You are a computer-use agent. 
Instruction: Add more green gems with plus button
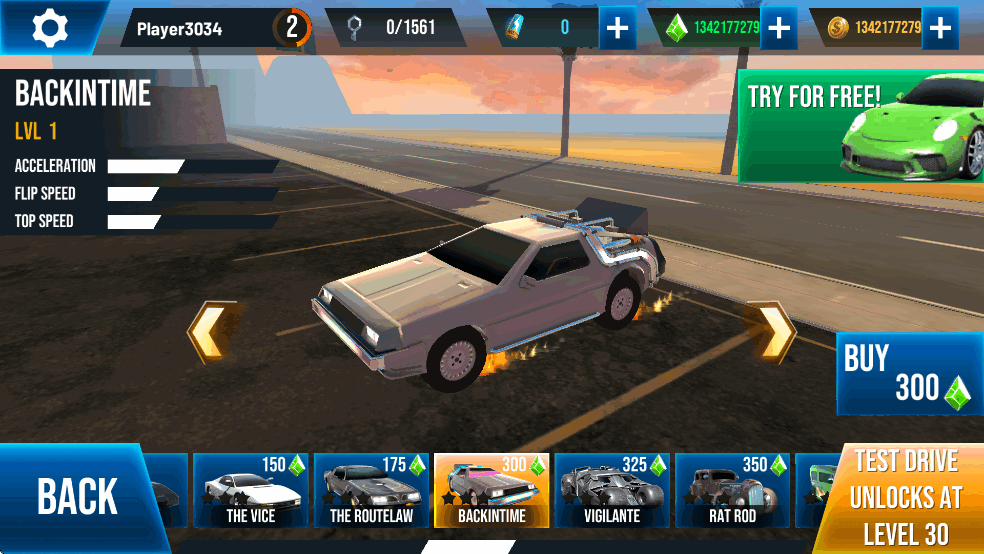tap(778, 28)
